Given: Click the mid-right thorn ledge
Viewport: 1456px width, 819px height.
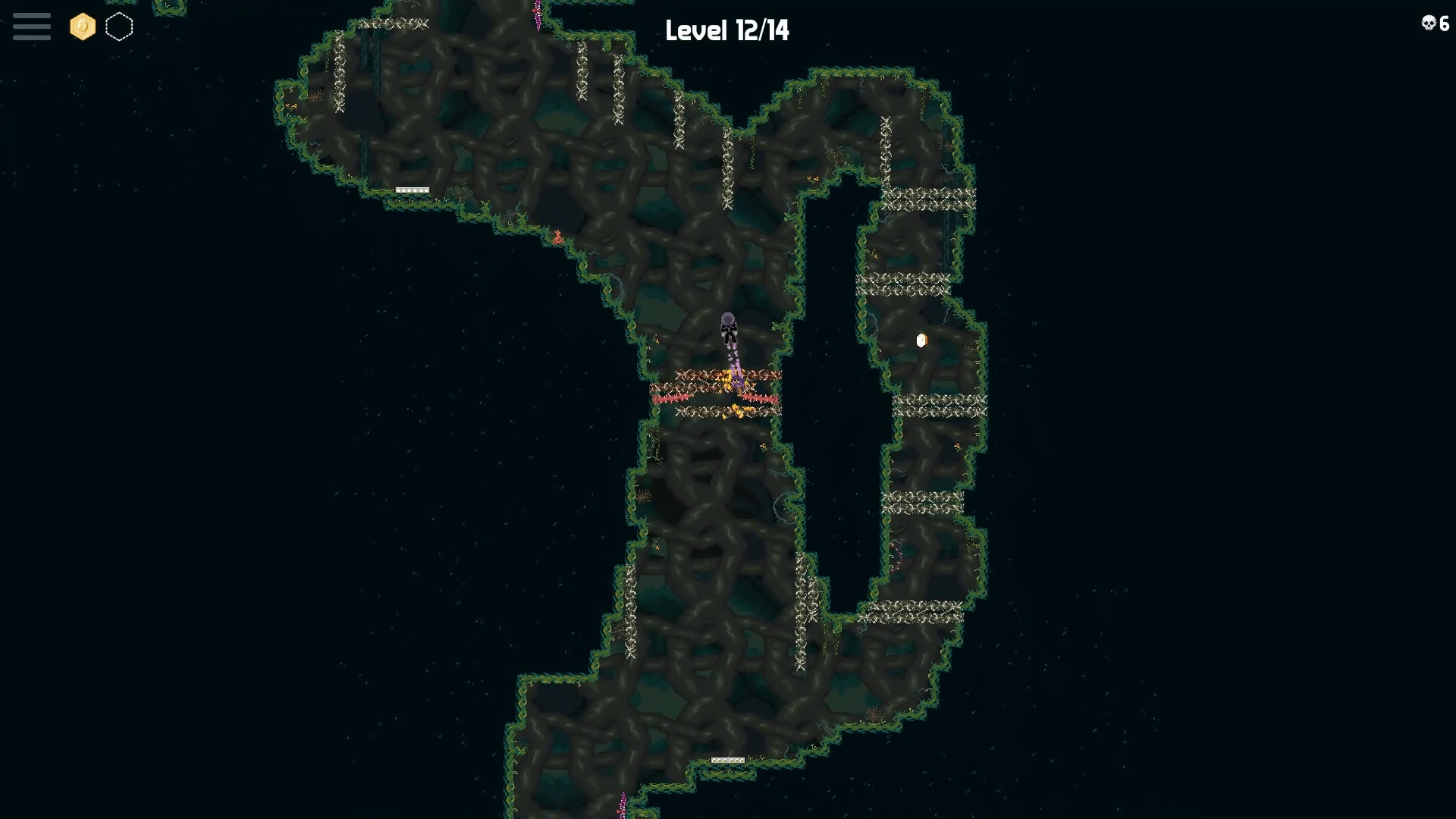Looking at the screenshot, I should (x=940, y=406).
